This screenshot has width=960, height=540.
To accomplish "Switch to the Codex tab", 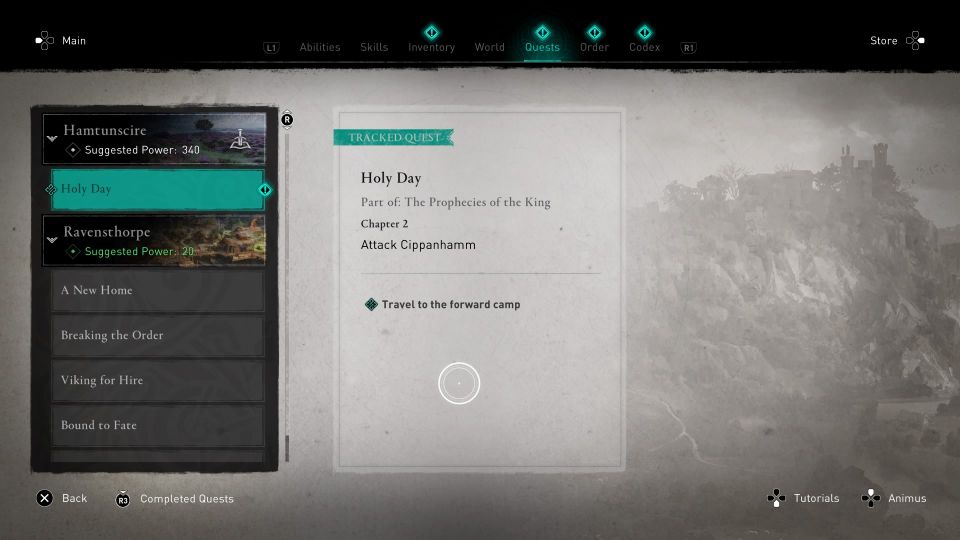I will [644, 47].
